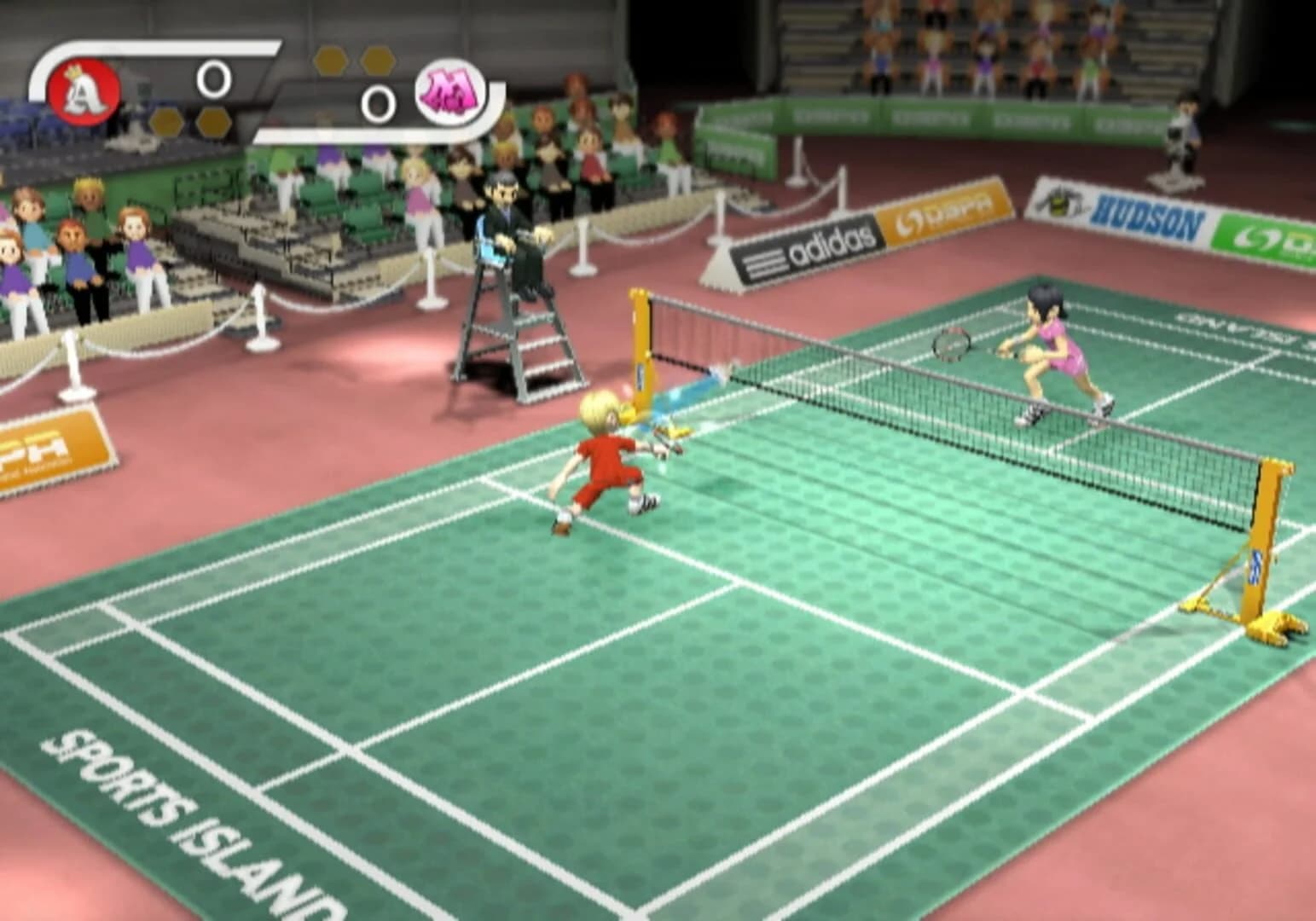Click the orange DSPA sign near the left stands
The image size is (1316, 921).
click(x=49, y=443)
